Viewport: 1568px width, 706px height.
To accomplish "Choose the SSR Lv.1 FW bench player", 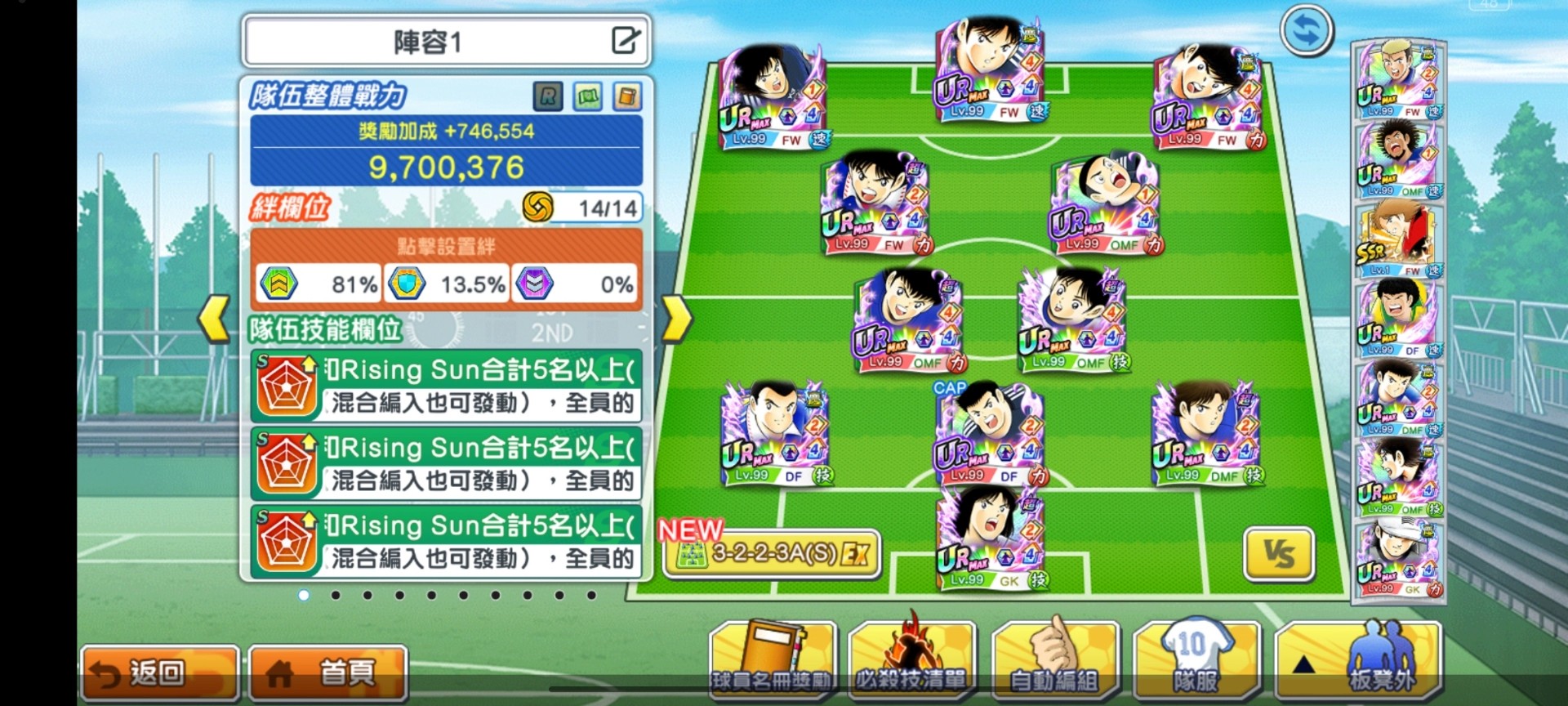I will pyautogui.click(x=1398, y=240).
